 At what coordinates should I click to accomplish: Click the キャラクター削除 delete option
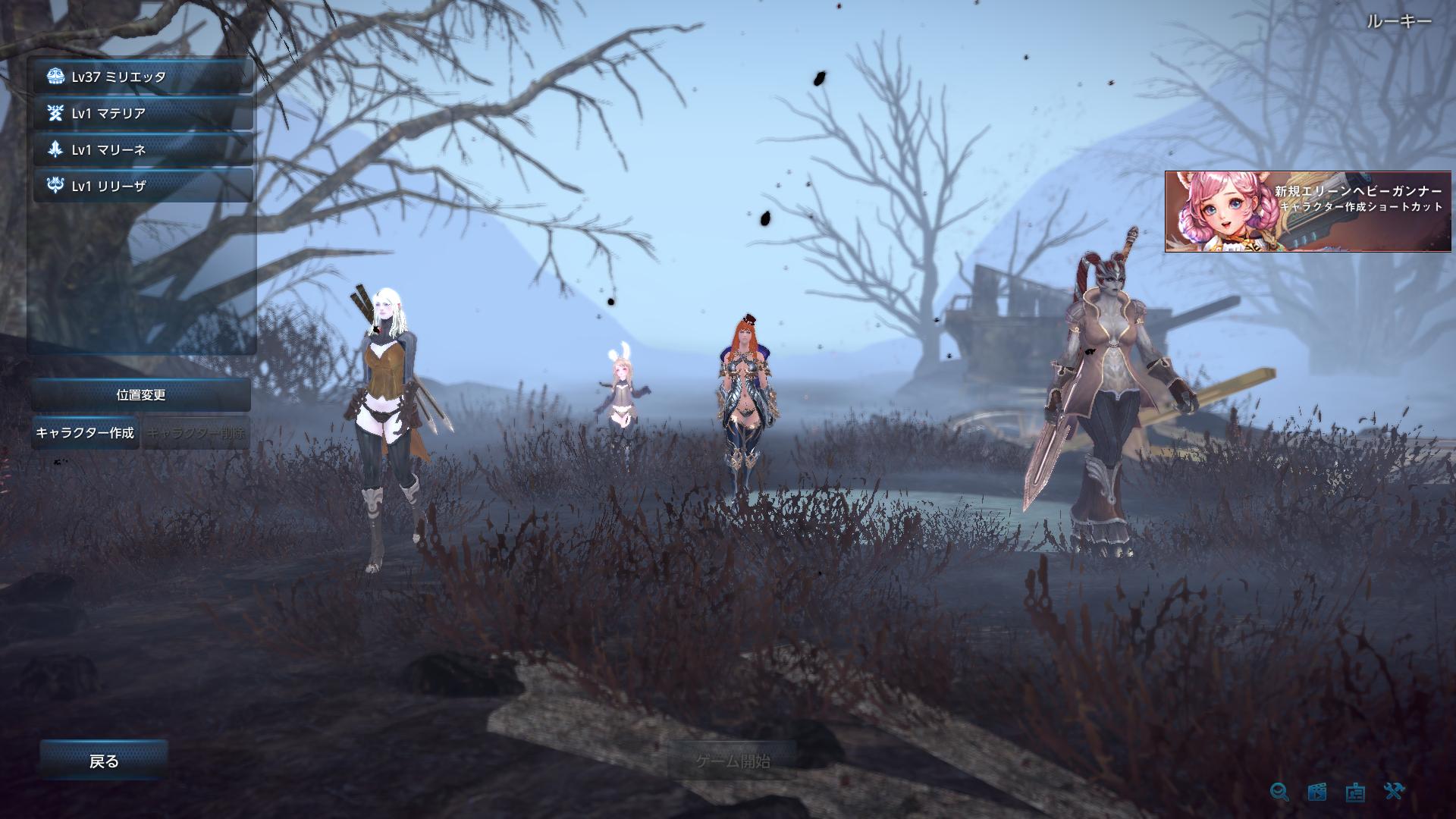coord(196,435)
